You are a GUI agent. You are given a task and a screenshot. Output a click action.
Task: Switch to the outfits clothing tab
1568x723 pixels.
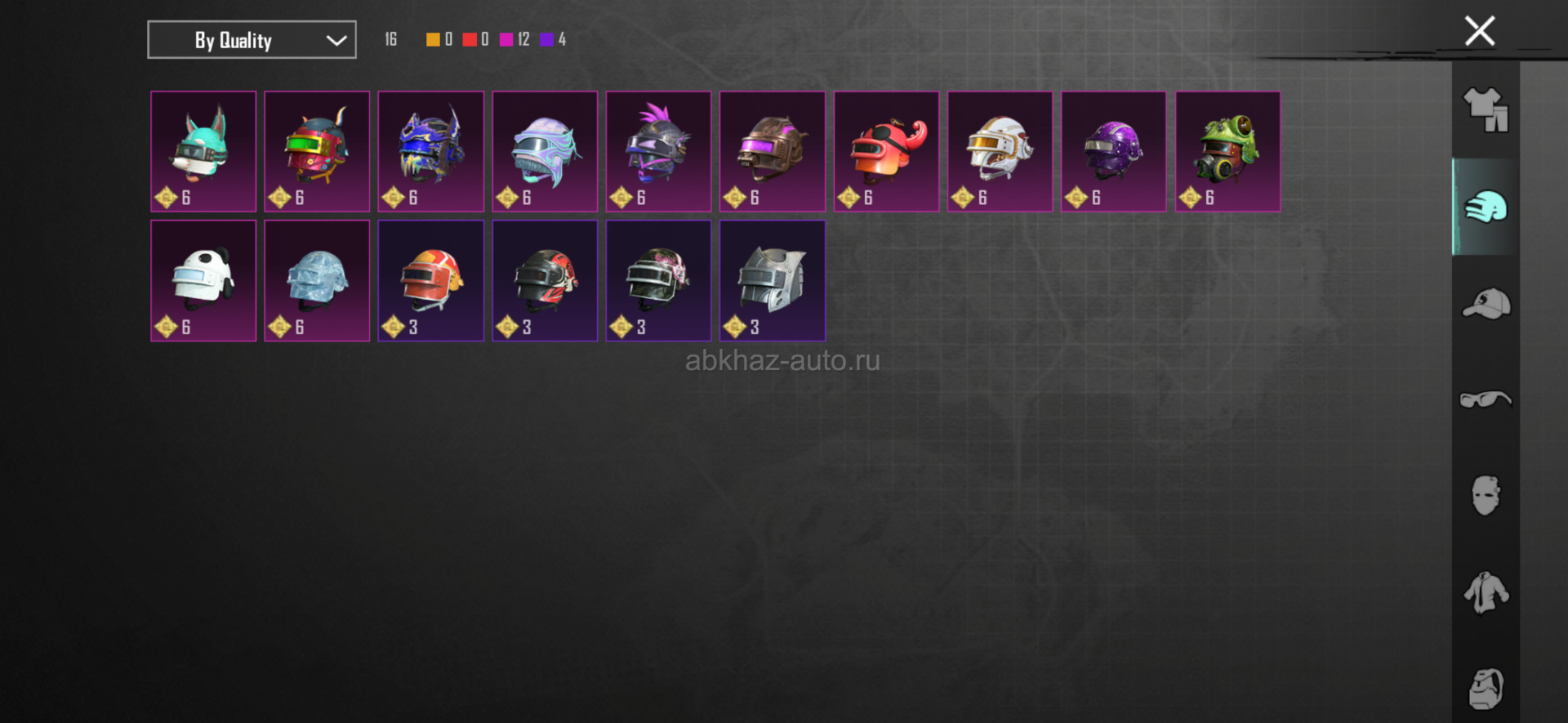[1486, 110]
